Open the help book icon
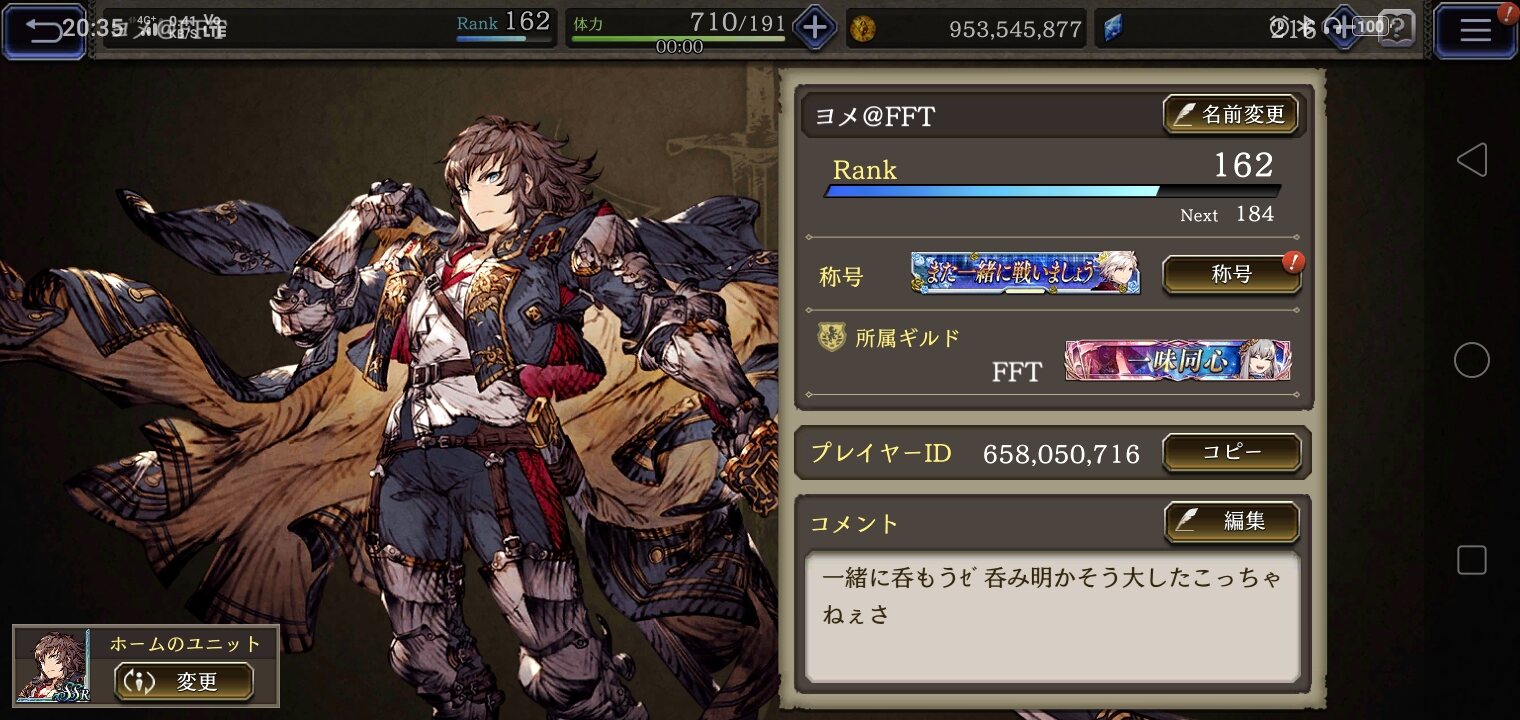This screenshot has height=720, width=1520. (x=1397, y=28)
